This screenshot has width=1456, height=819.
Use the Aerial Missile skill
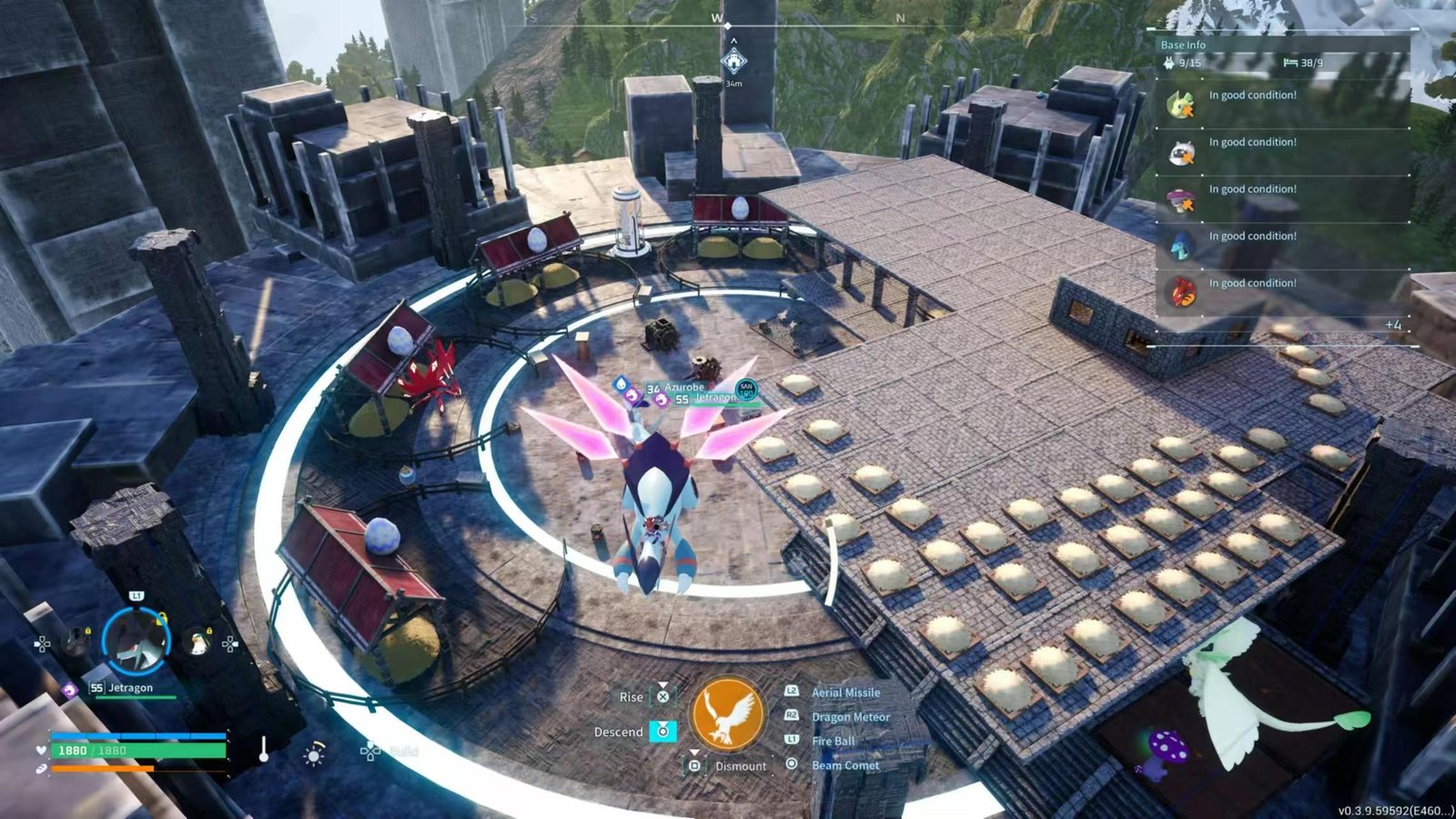(x=845, y=693)
